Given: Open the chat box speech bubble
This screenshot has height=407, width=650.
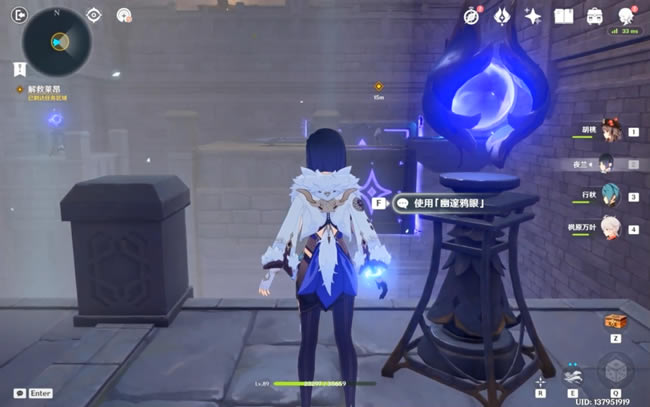Looking at the screenshot, I should point(20,394).
